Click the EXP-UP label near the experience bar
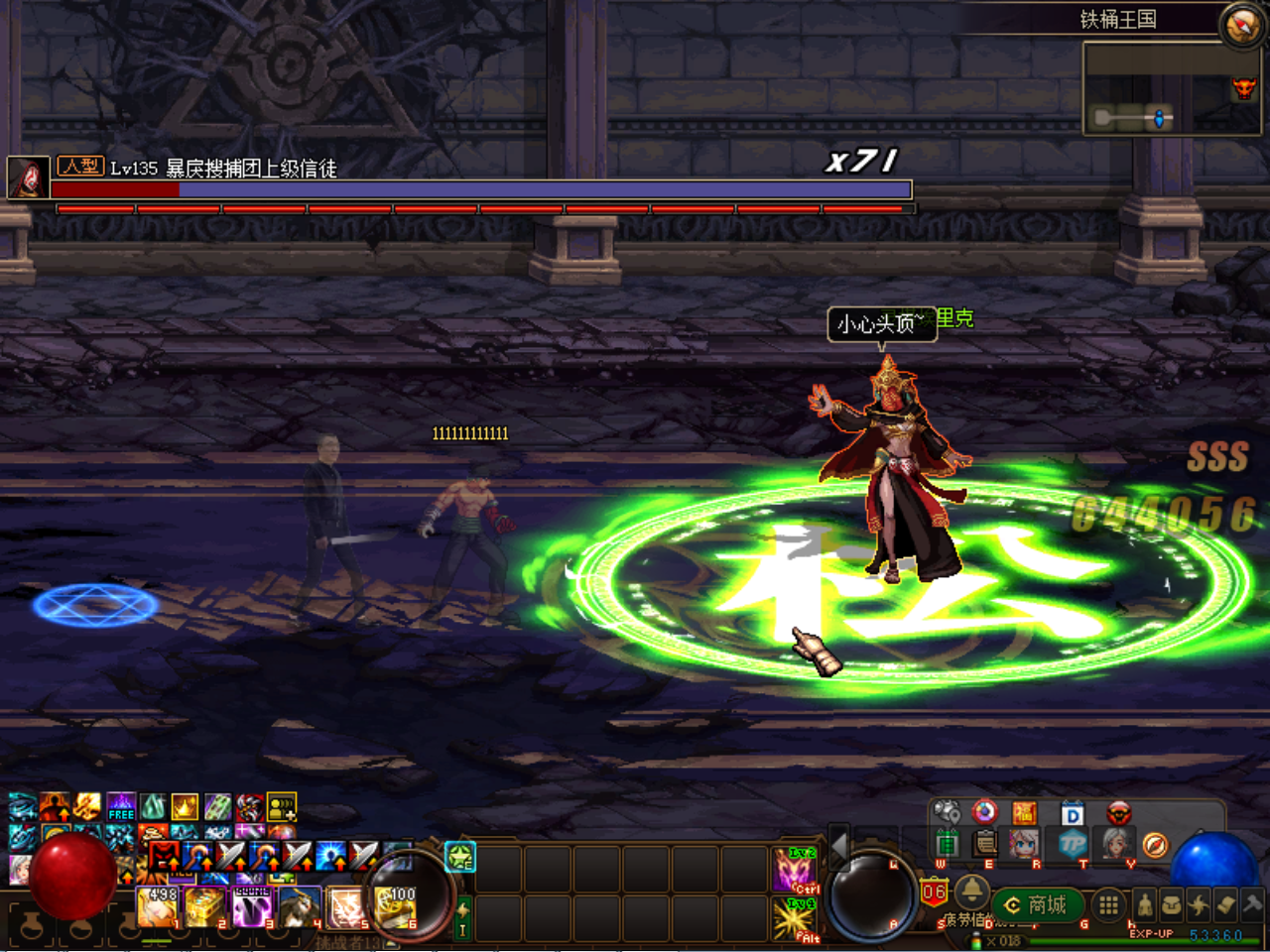The image size is (1270, 952). 1151,933
